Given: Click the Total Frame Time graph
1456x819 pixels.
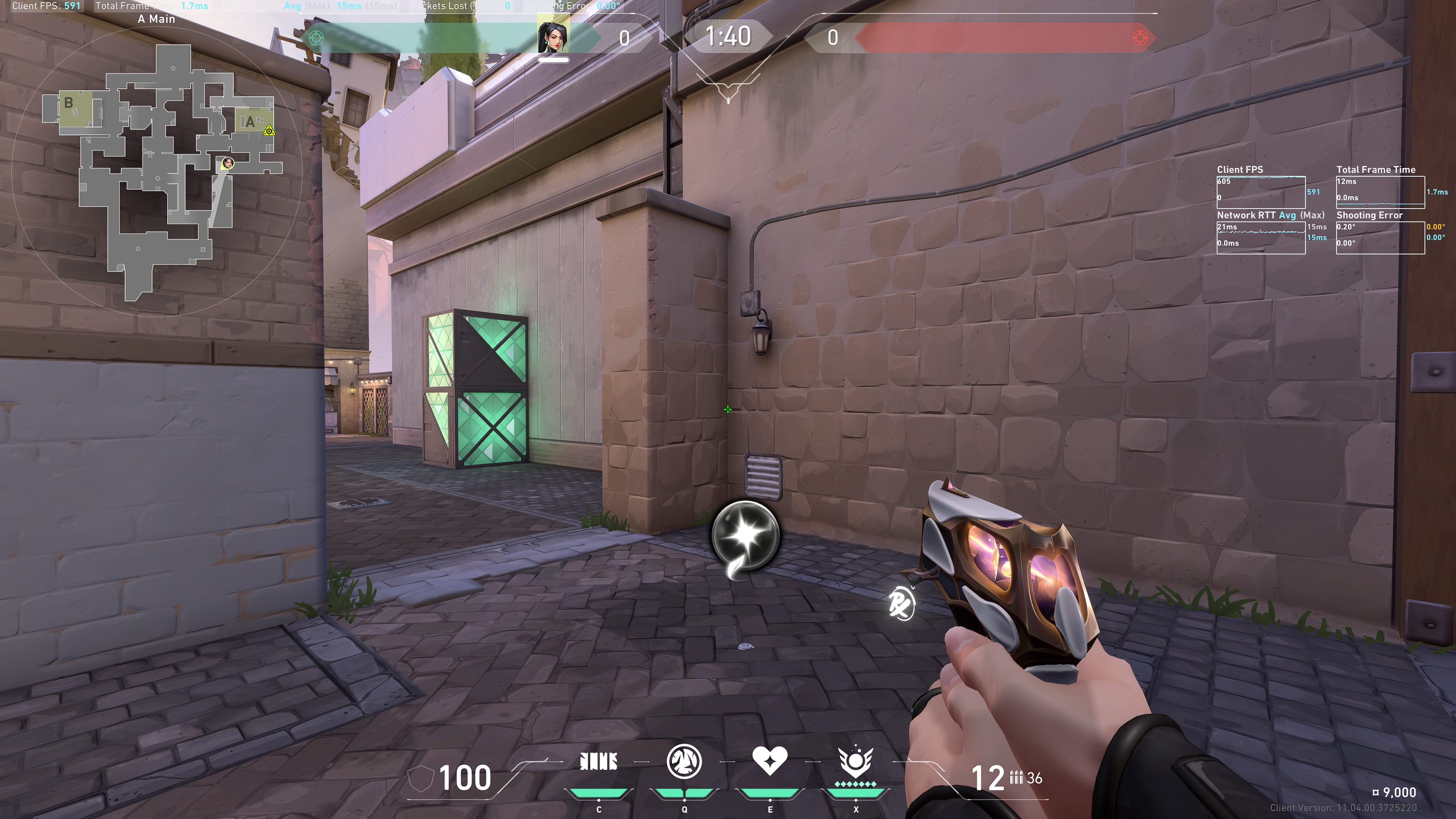Looking at the screenshot, I should pyautogui.click(x=1380, y=192).
